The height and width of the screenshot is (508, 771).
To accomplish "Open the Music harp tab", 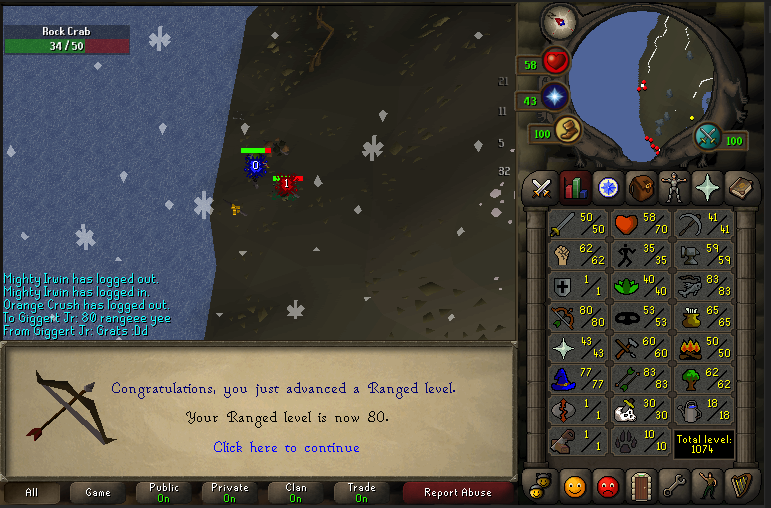I will [x=739, y=485].
